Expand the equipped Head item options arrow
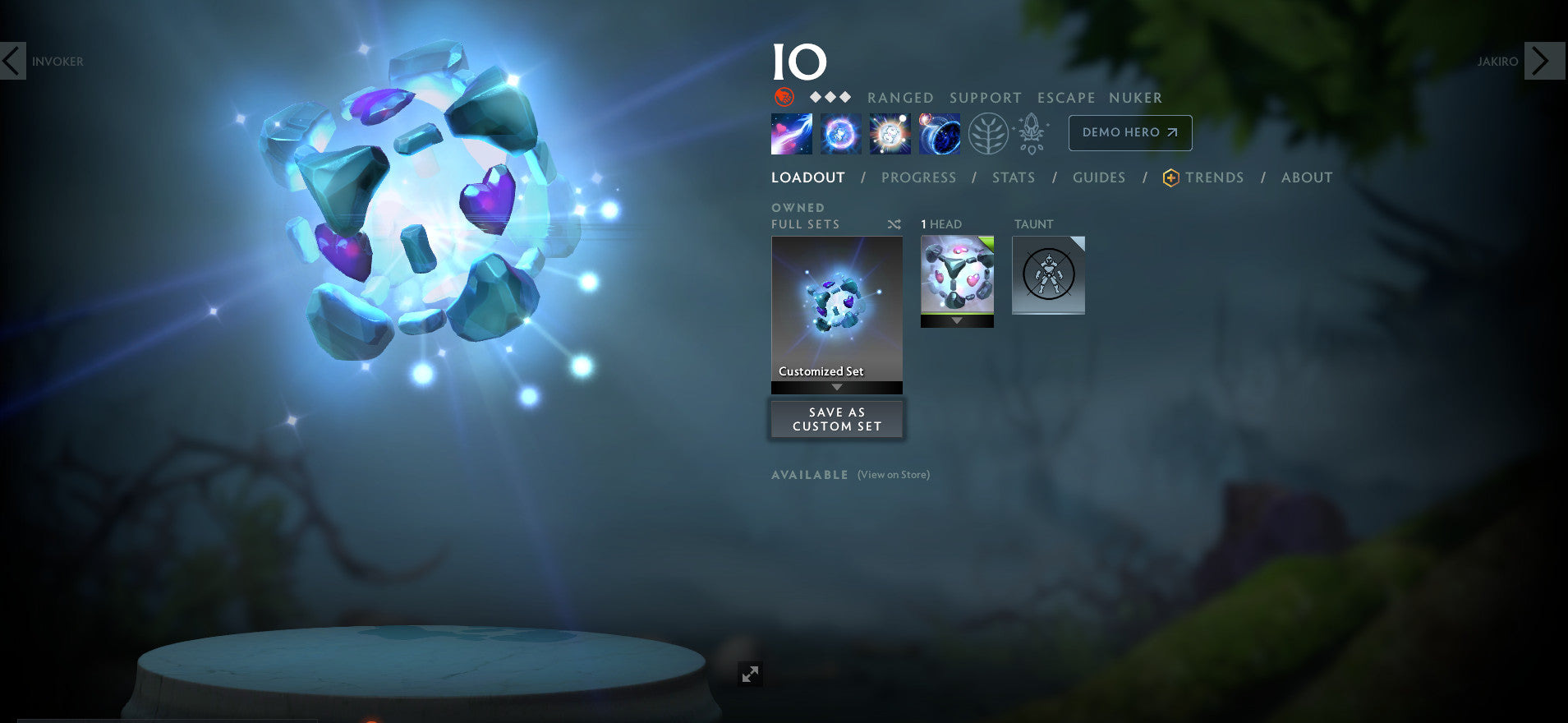This screenshot has height=723, width=1568. click(957, 320)
